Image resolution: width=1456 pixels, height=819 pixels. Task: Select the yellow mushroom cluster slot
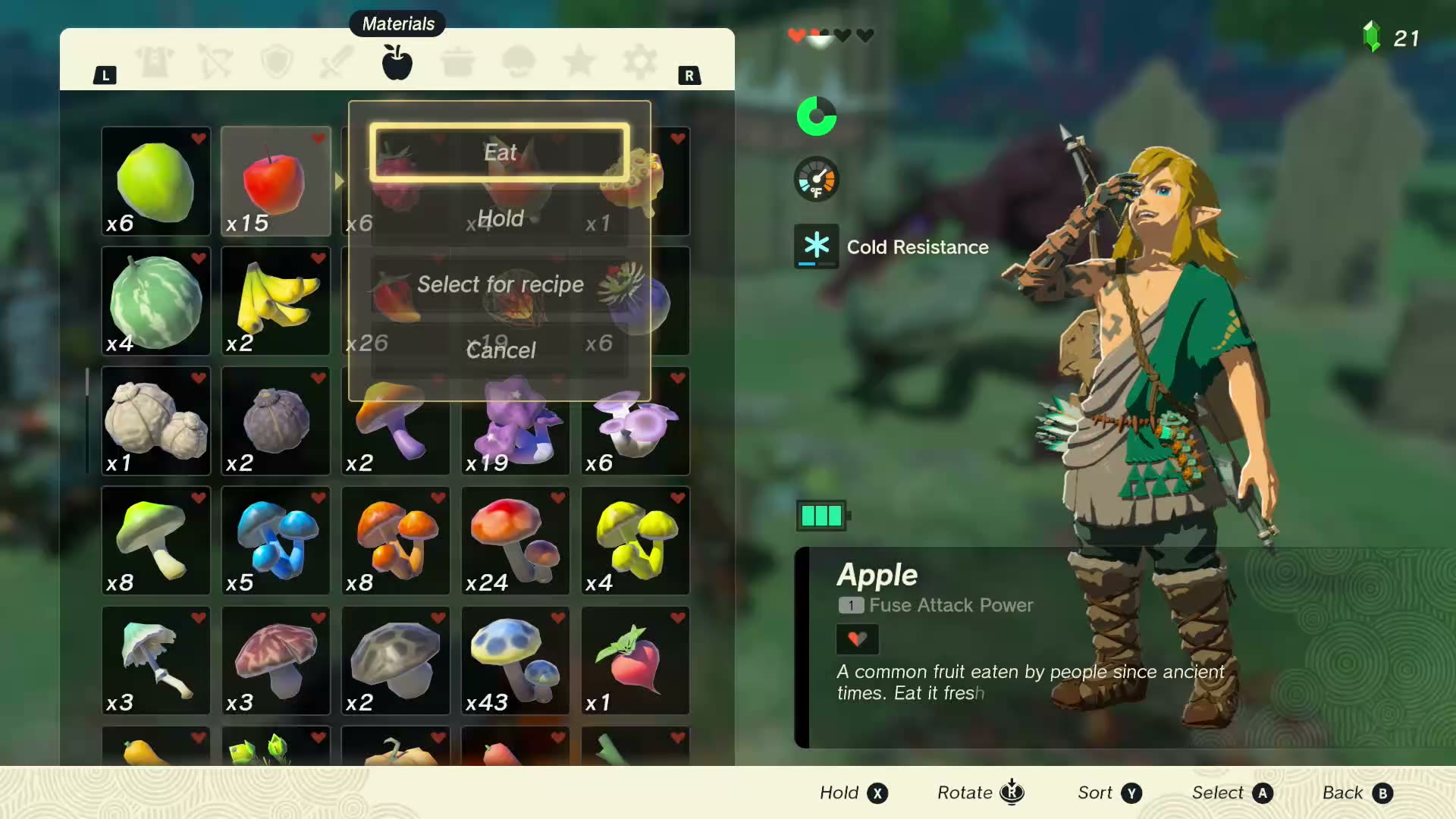click(635, 541)
